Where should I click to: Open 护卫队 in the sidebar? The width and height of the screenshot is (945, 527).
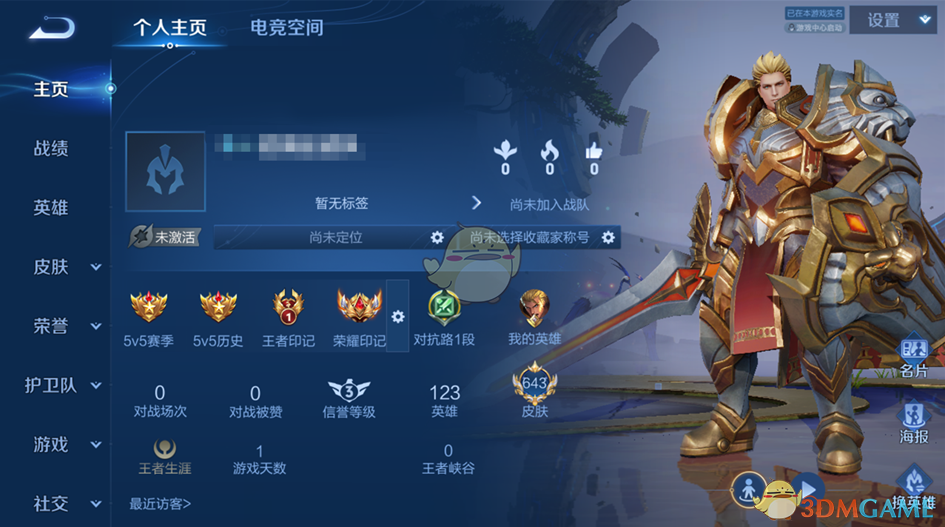[x=66, y=385]
